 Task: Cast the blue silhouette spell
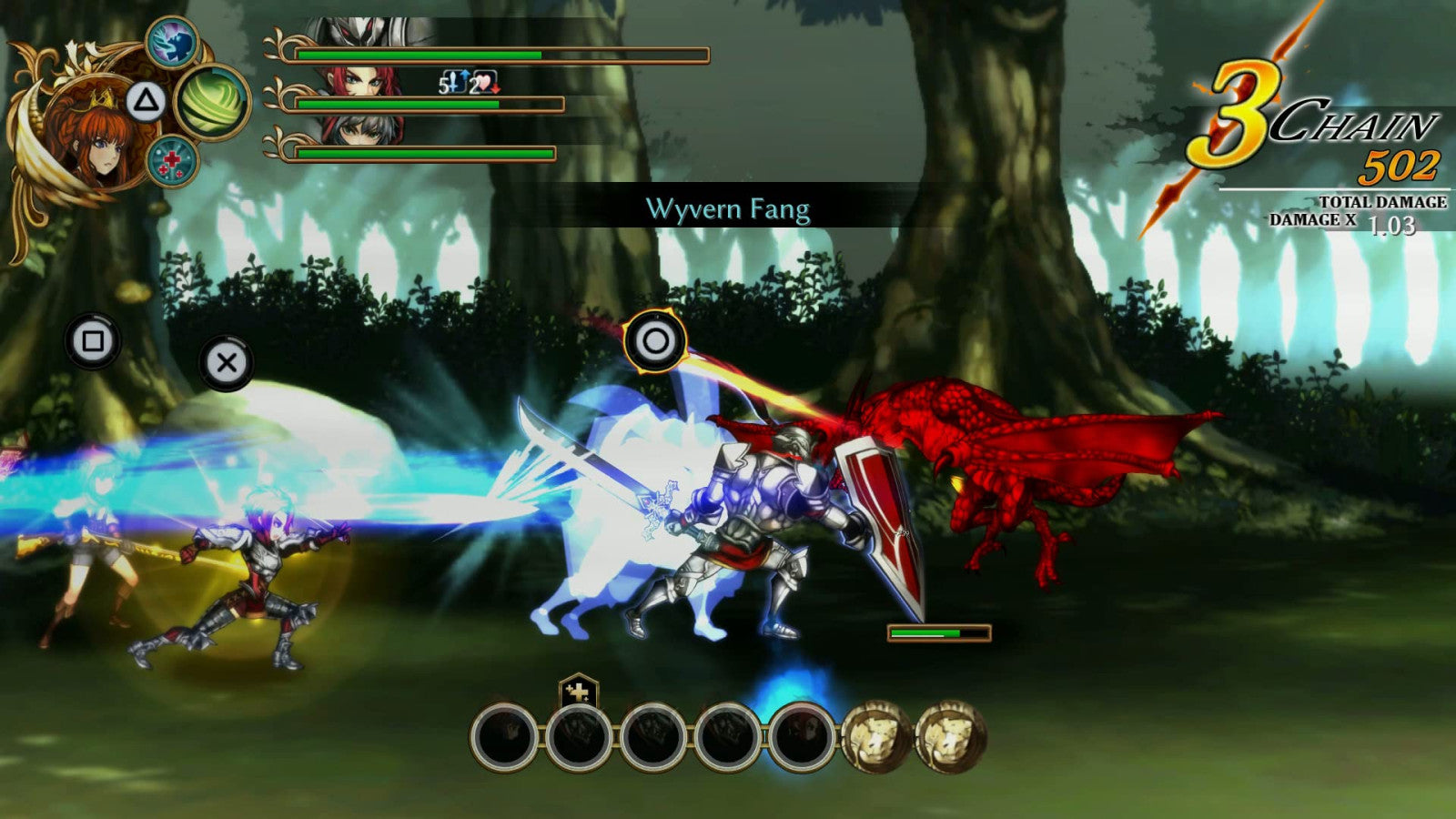(x=172, y=43)
